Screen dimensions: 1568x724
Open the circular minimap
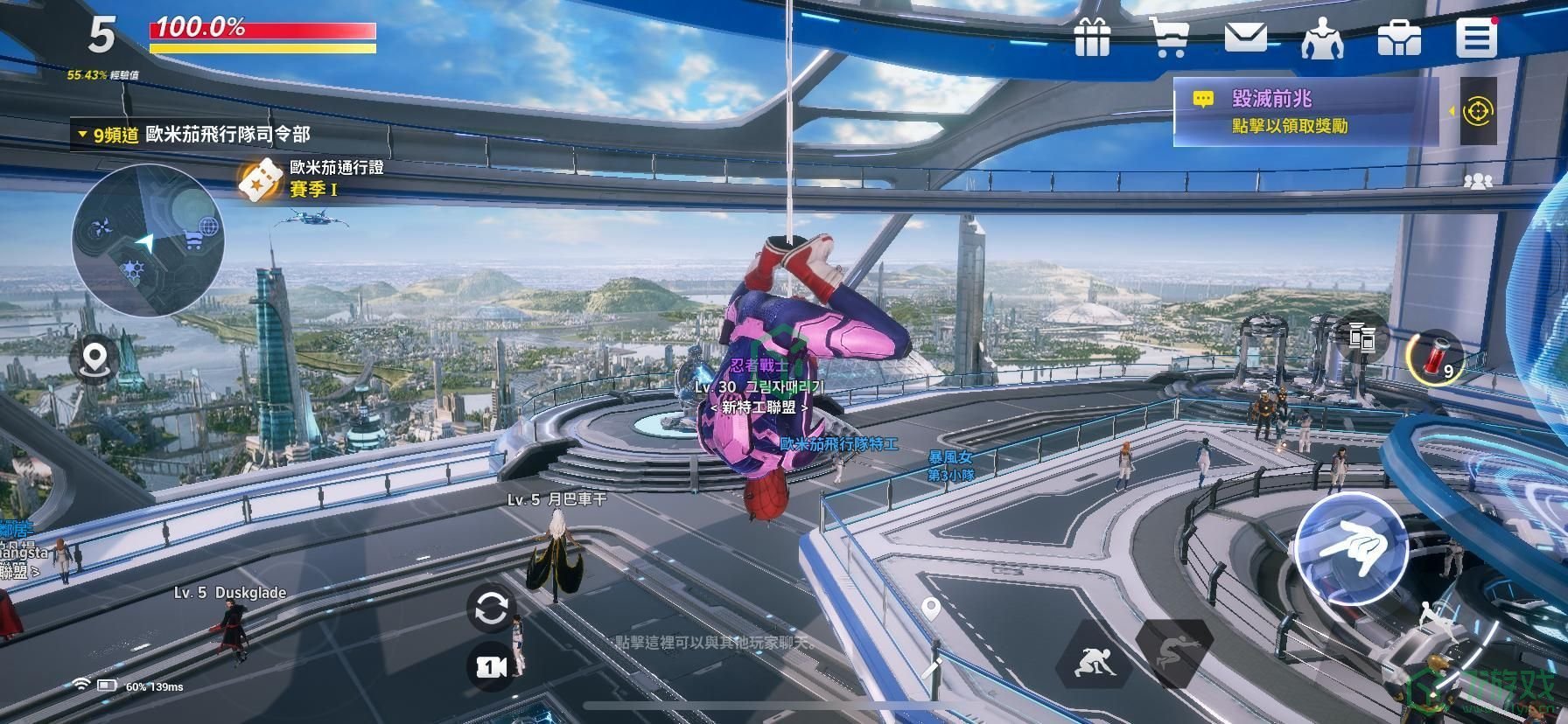(148, 240)
